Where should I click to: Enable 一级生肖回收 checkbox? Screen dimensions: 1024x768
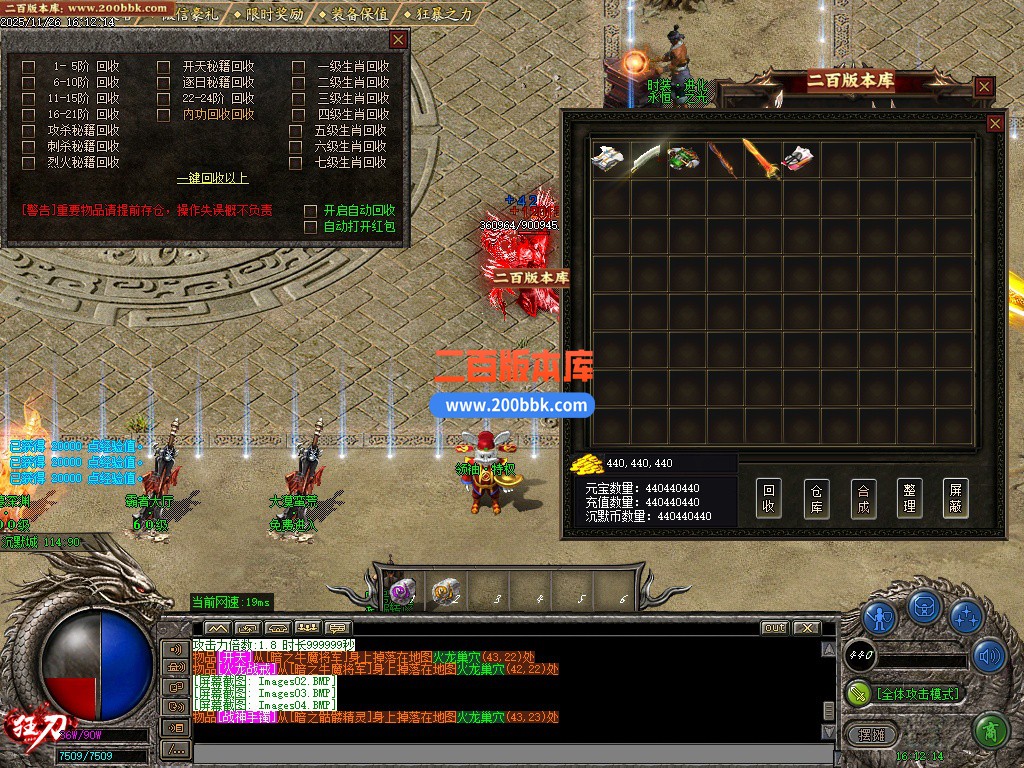click(x=298, y=67)
